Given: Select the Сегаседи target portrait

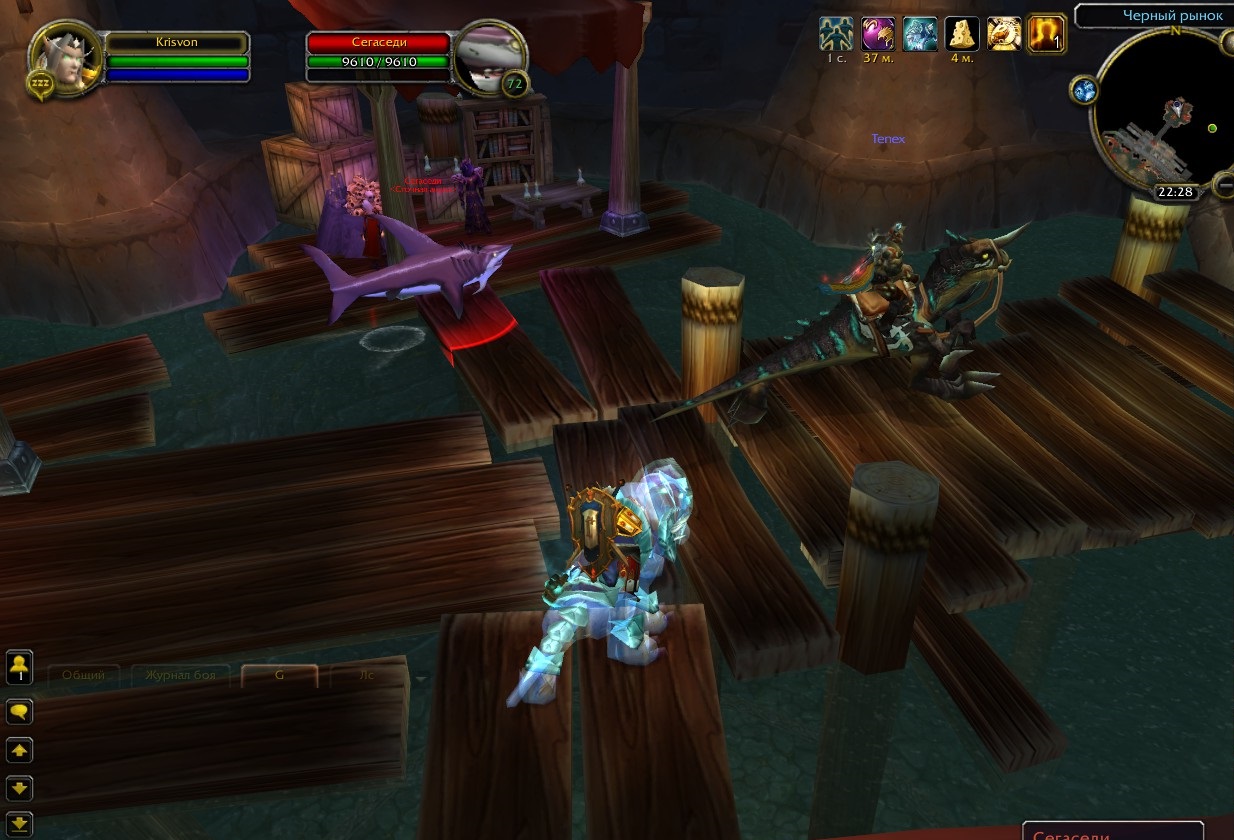Looking at the screenshot, I should pos(490,58).
